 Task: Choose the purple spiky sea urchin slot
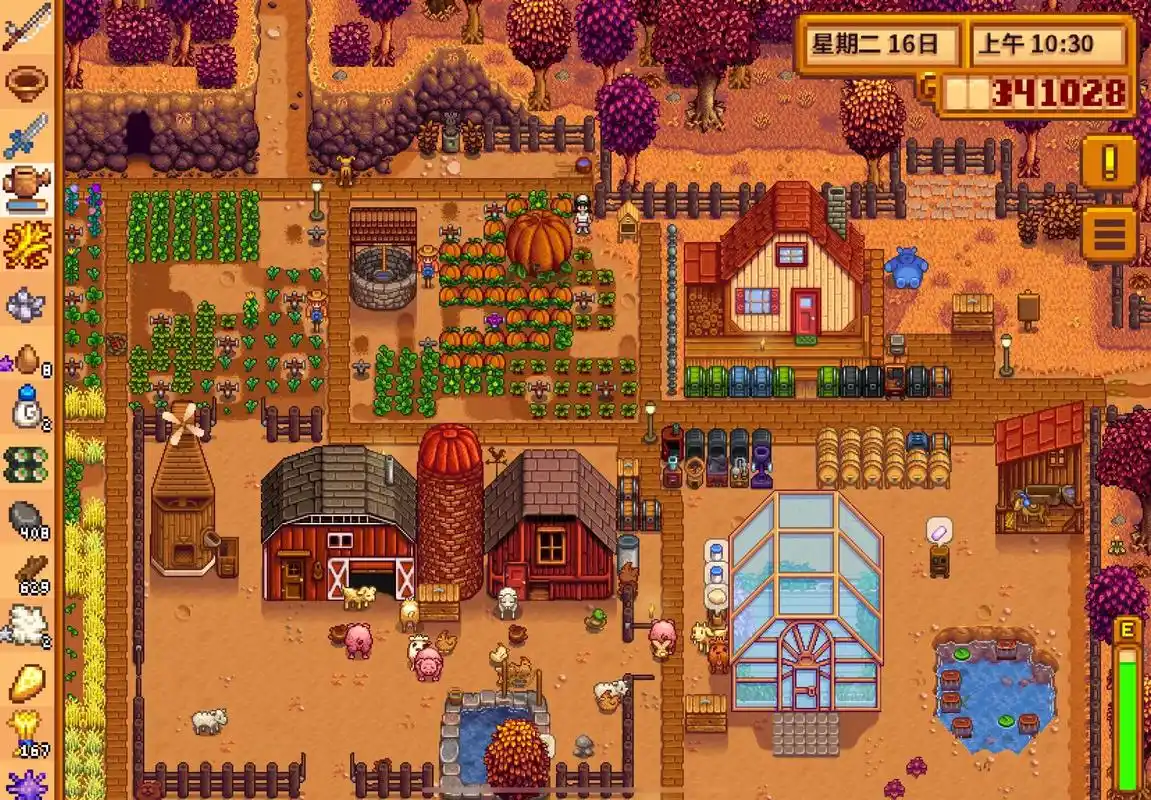coord(26,784)
